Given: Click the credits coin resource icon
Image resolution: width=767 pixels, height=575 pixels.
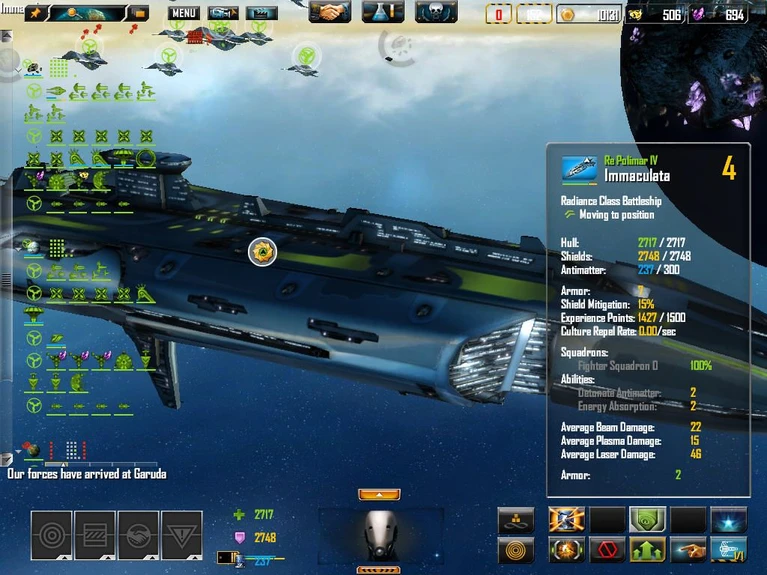Looking at the screenshot, I should 567,14.
